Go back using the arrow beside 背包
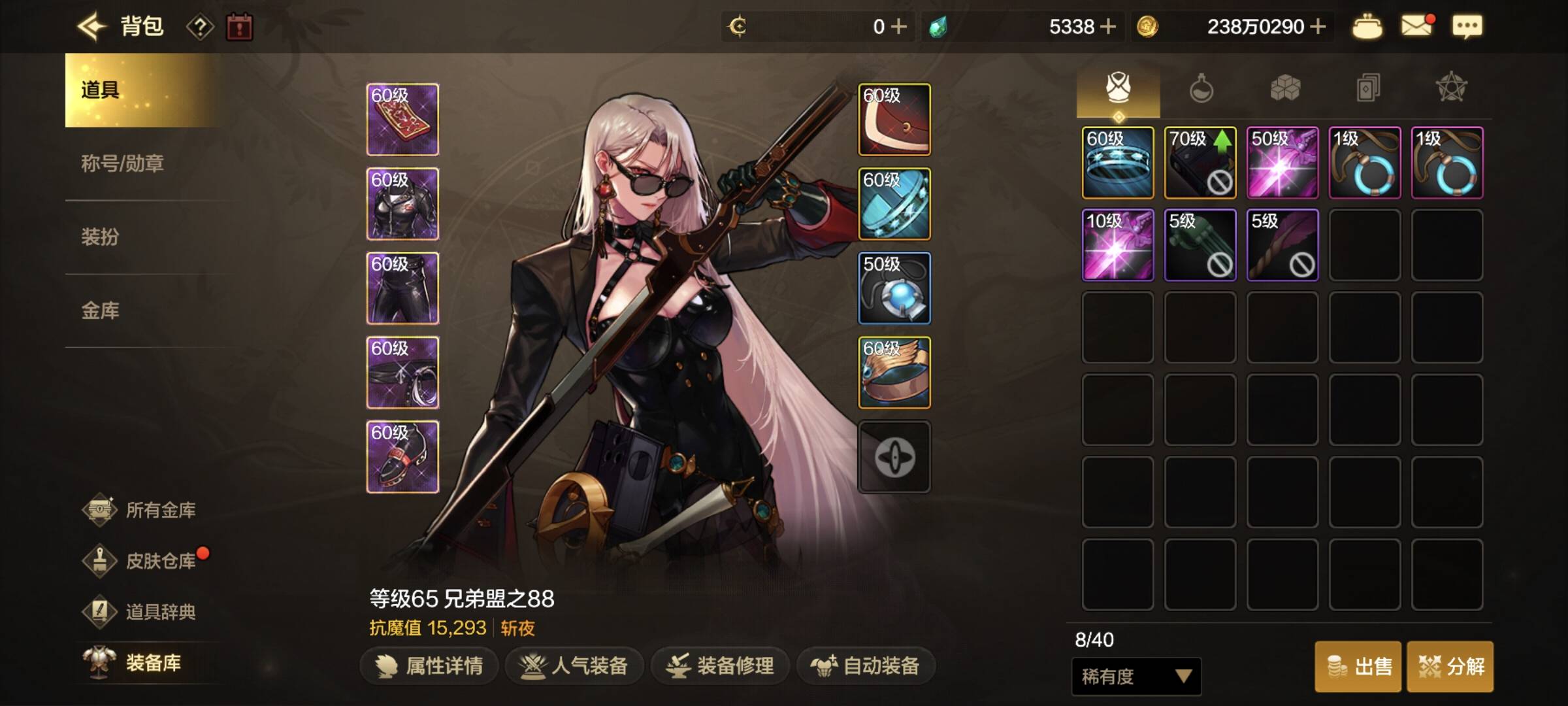 91,27
